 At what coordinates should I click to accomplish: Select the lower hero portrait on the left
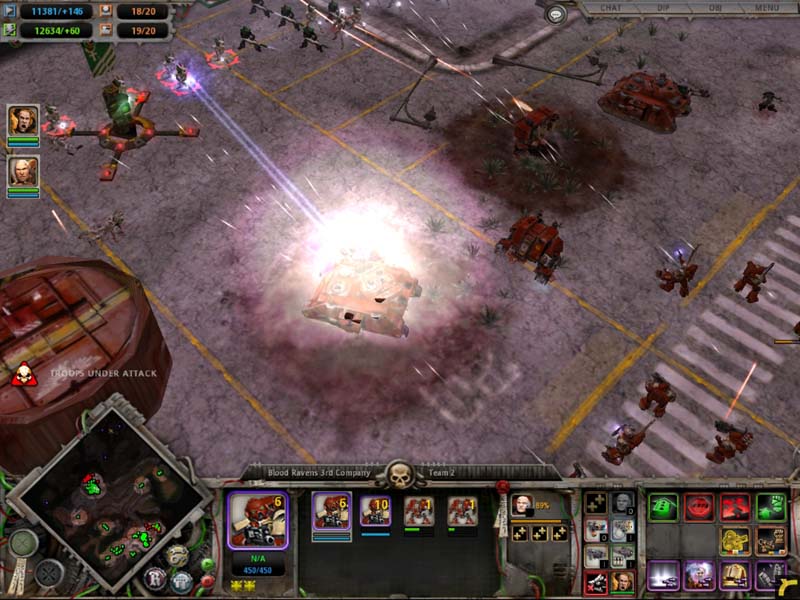tap(23, 171)
